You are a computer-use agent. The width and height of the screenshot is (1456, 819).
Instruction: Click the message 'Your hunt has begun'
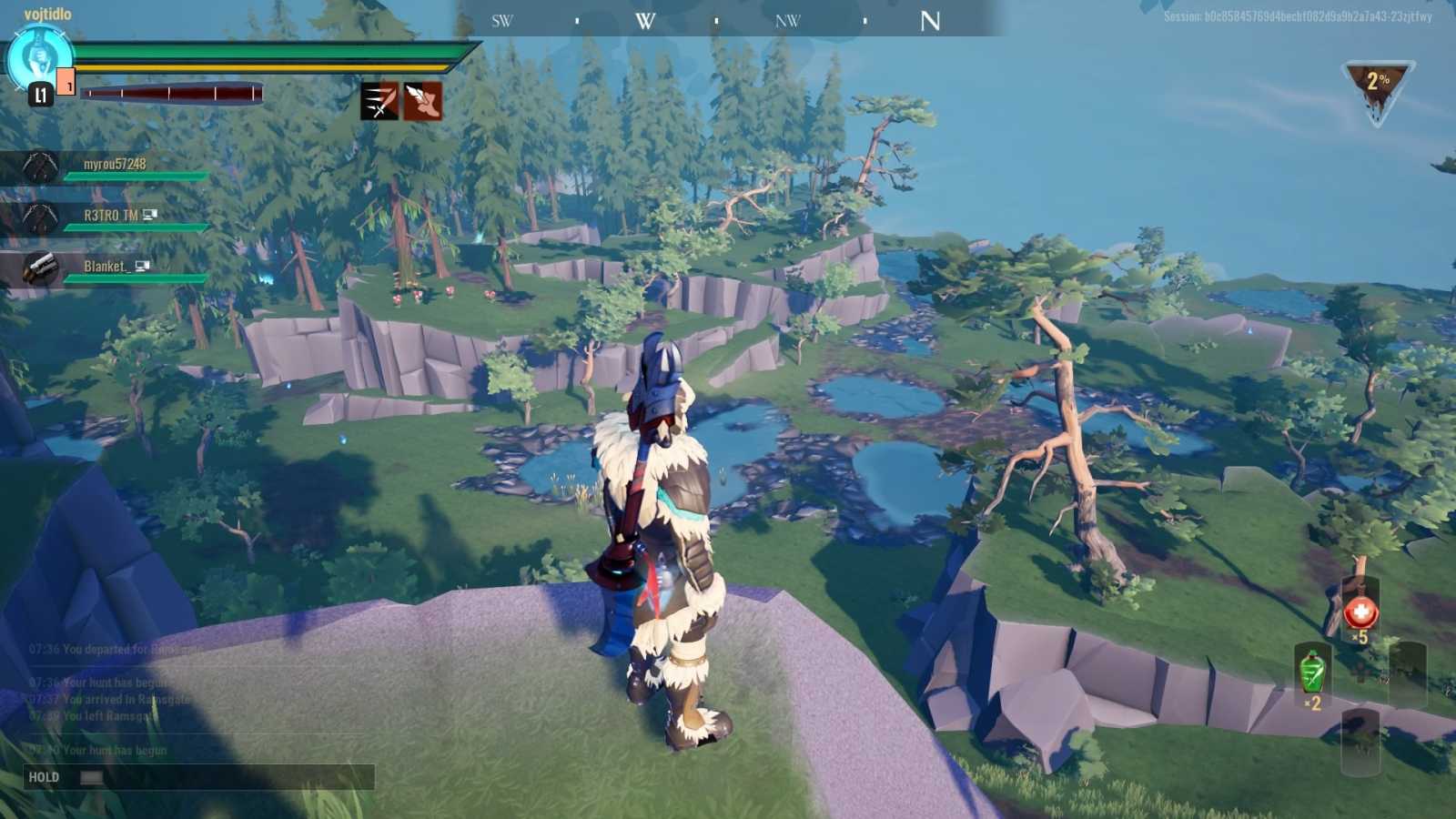(x=95, y=749)
